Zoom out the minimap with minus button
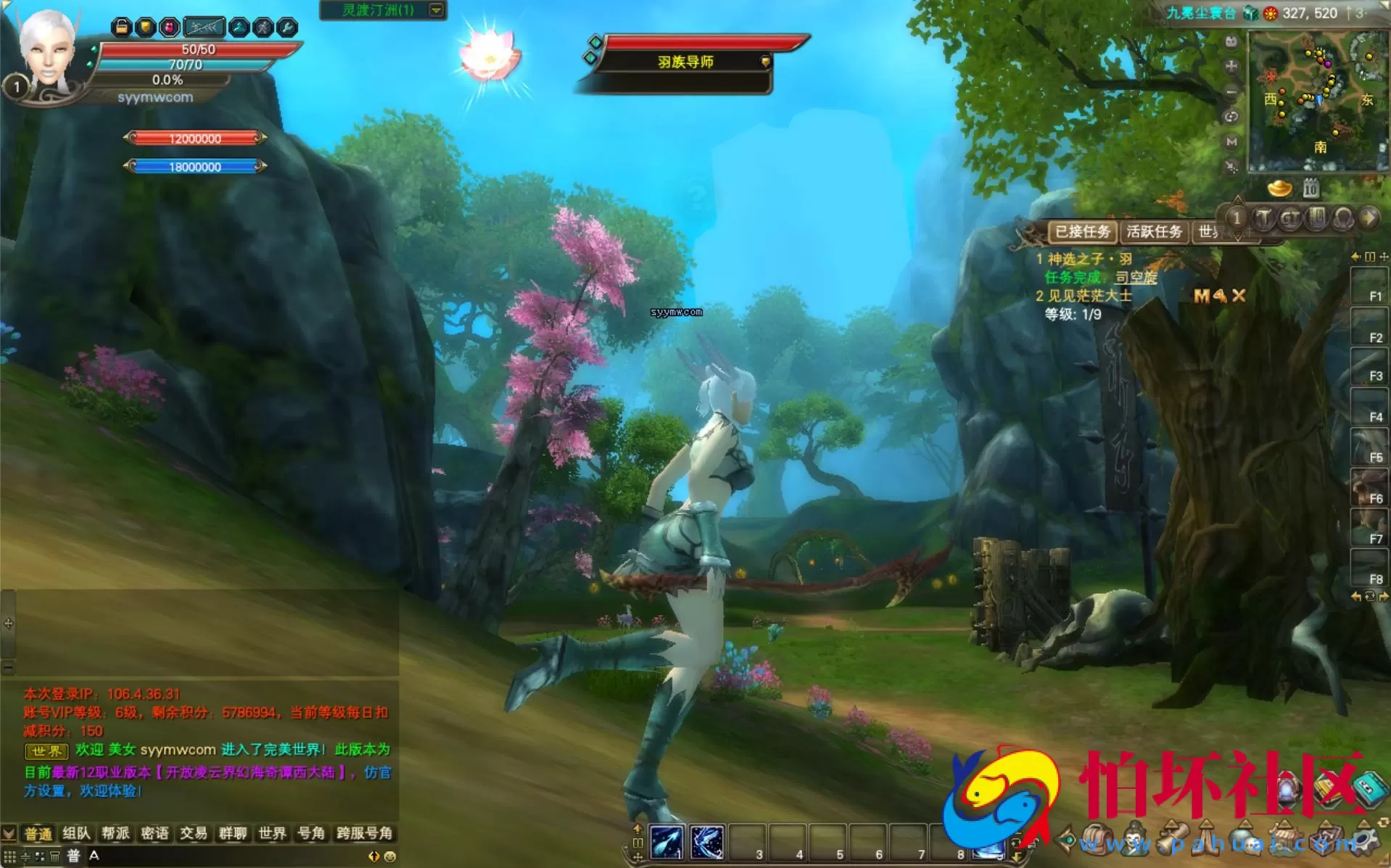 point(1231,92)
